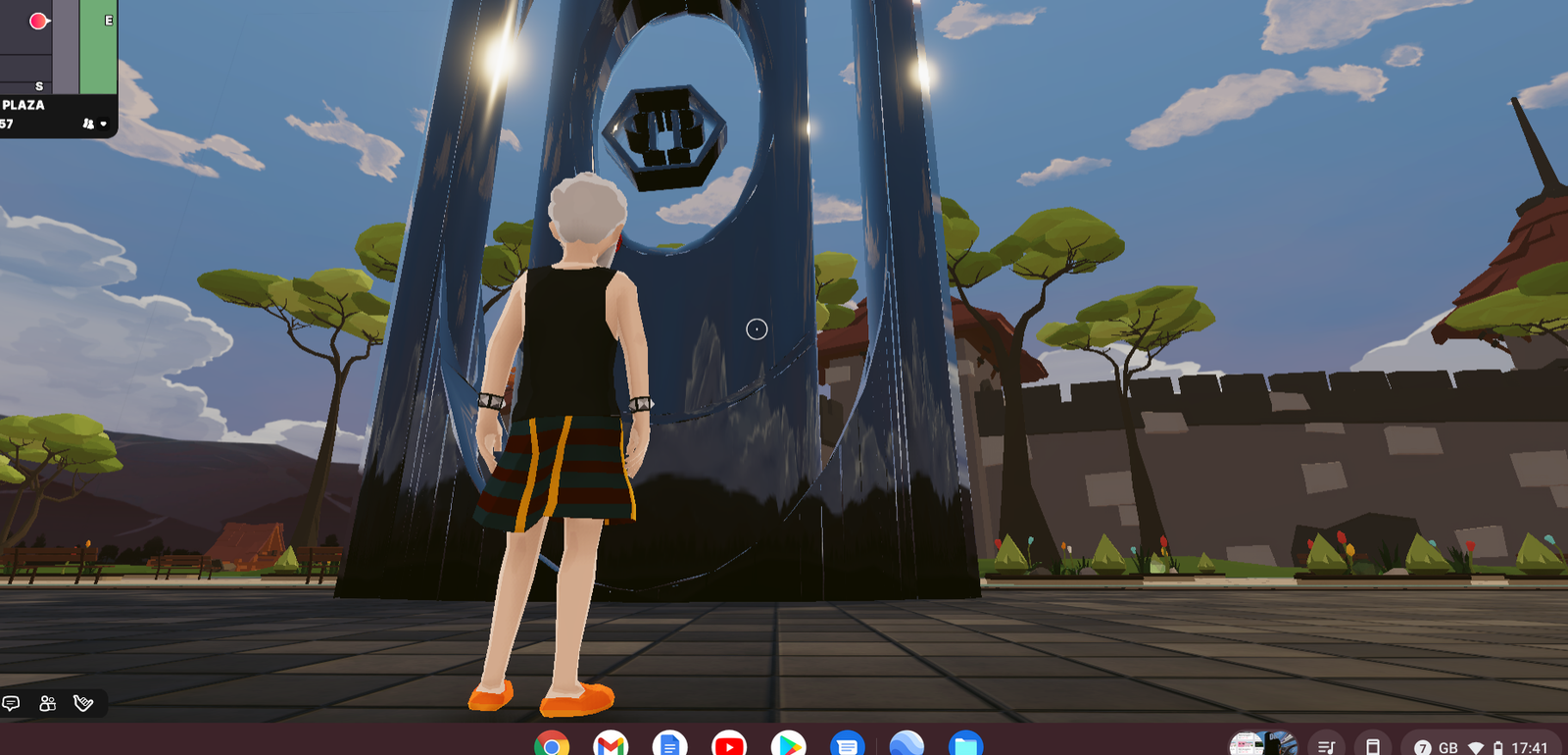Click the PLAZA location label
The height and width of the screenshot is (755, 1568).
(x=24, y=104)
